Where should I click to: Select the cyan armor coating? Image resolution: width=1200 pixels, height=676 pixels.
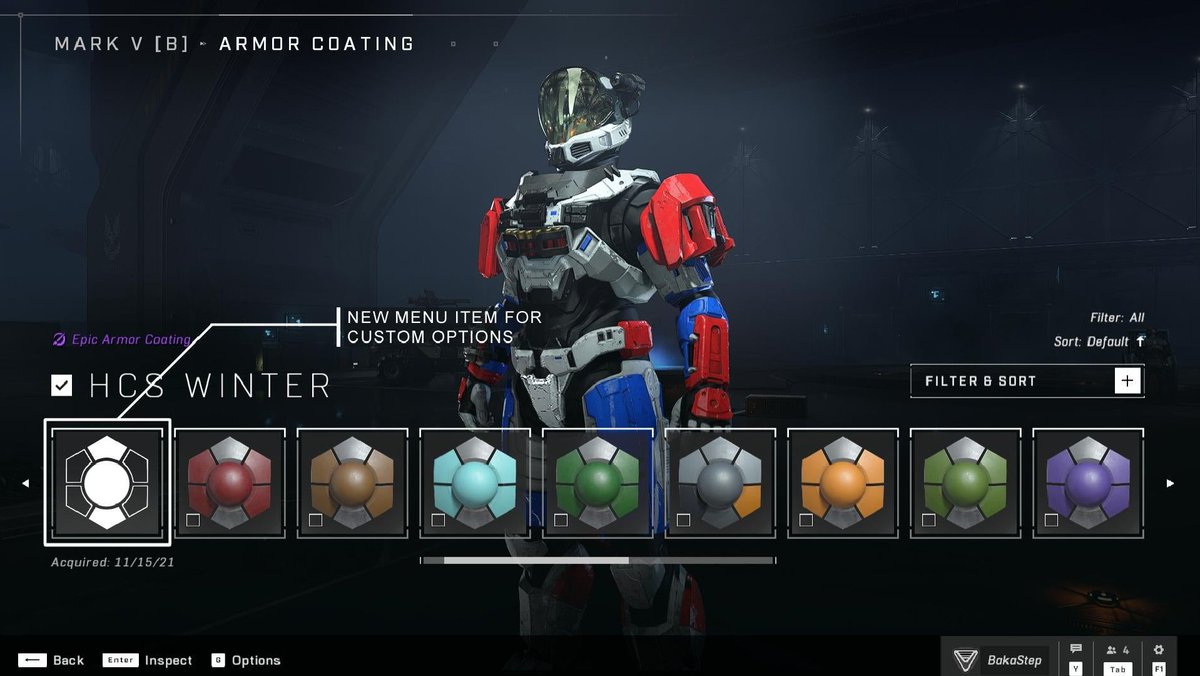click(x=476, y=483)
